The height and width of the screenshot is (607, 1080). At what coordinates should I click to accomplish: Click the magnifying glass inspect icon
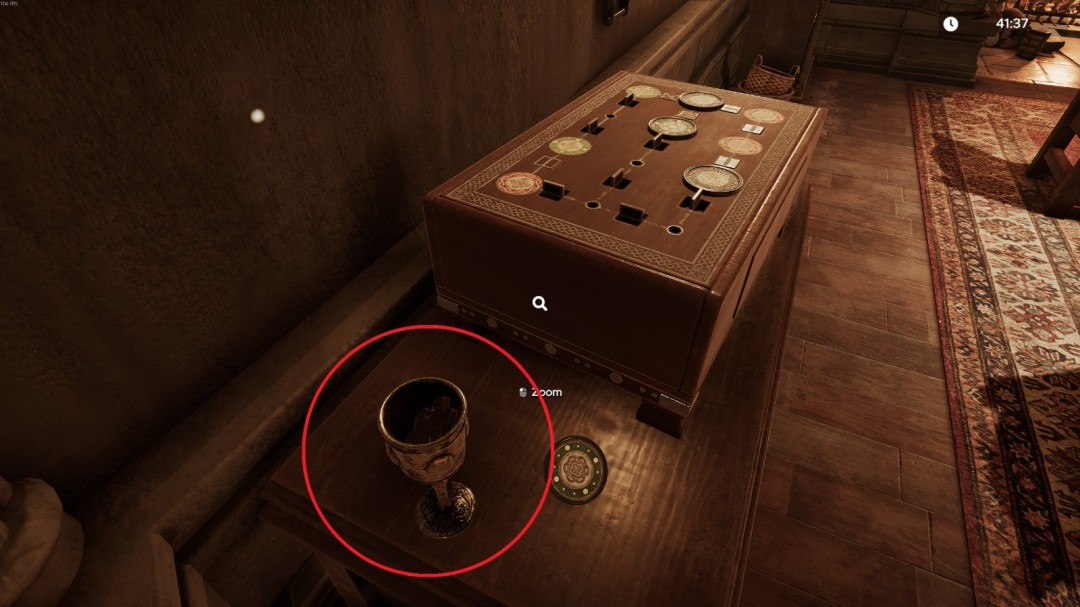click(540, 303)
